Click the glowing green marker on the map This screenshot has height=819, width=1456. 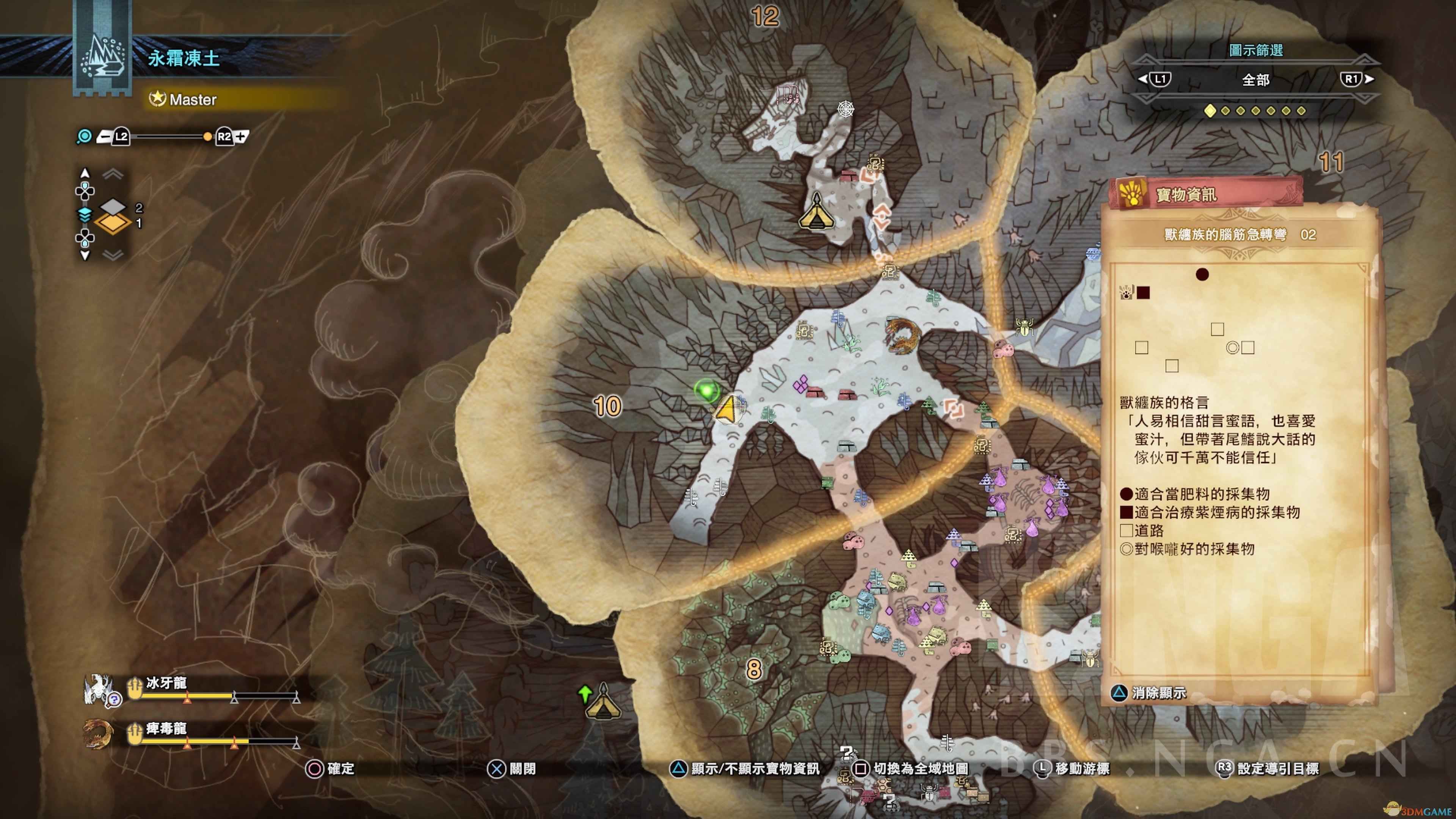pyautogui.click(x=706, y=389)
